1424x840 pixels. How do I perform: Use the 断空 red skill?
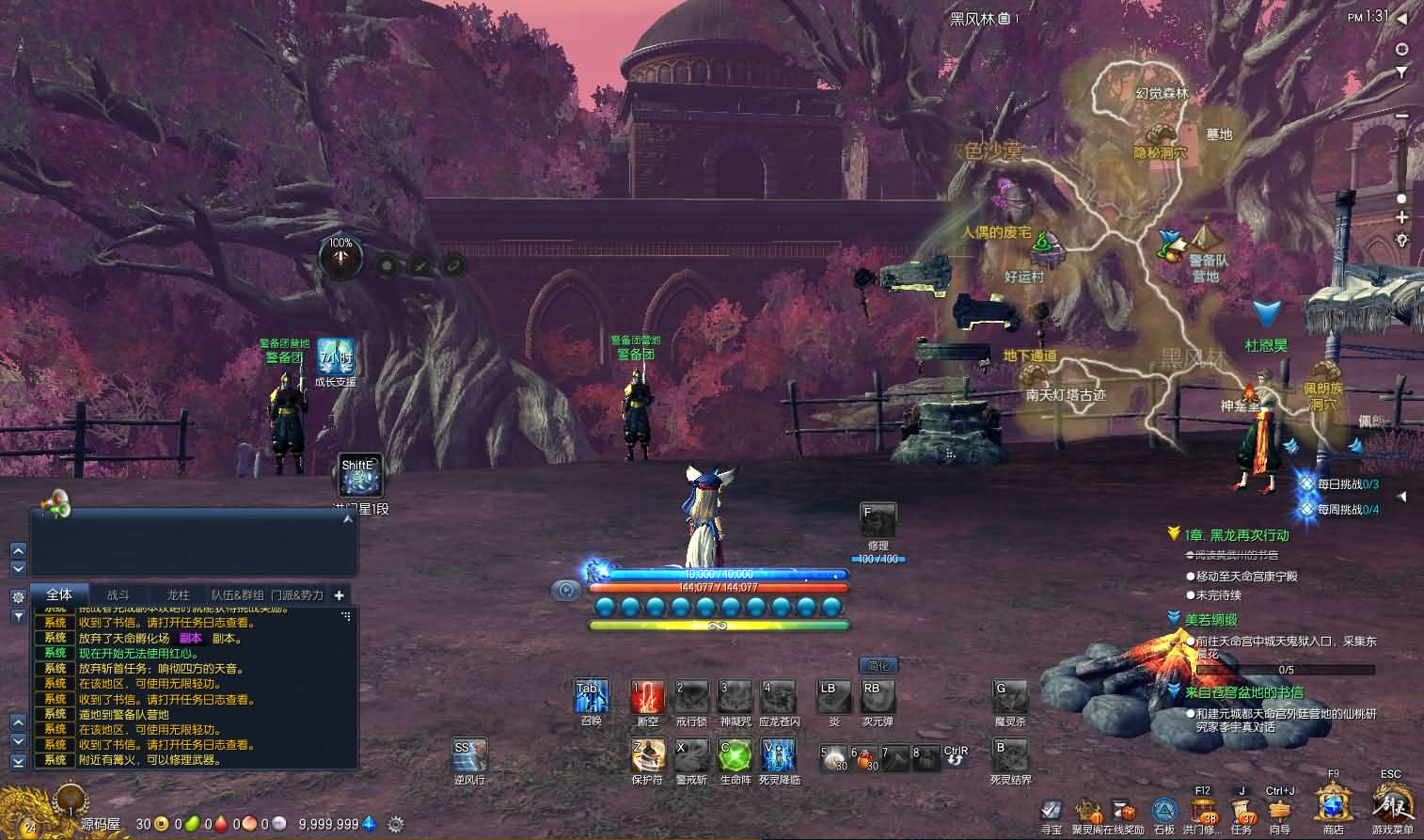tap(647, 697)
